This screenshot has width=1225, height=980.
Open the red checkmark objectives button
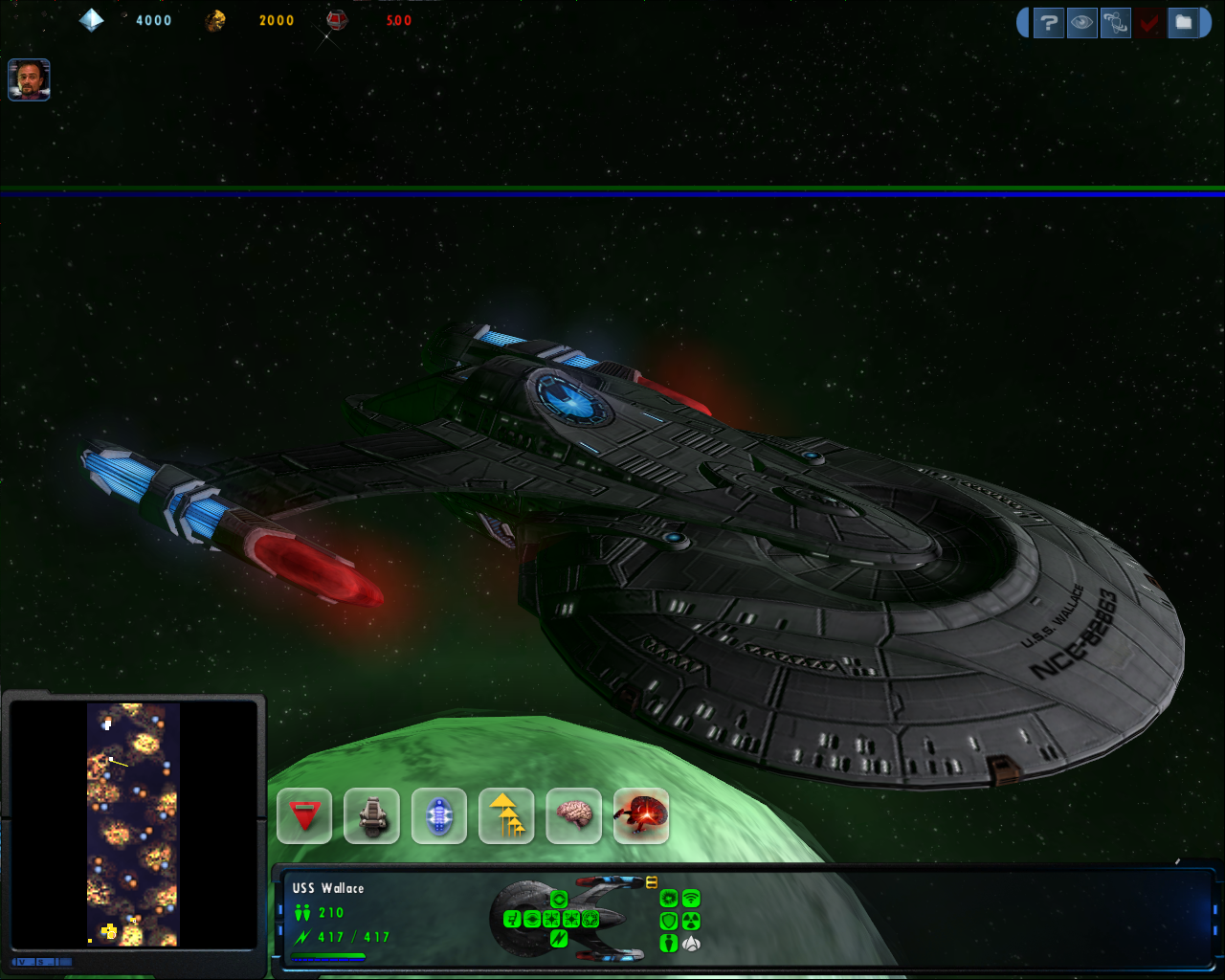(1149, 23)
